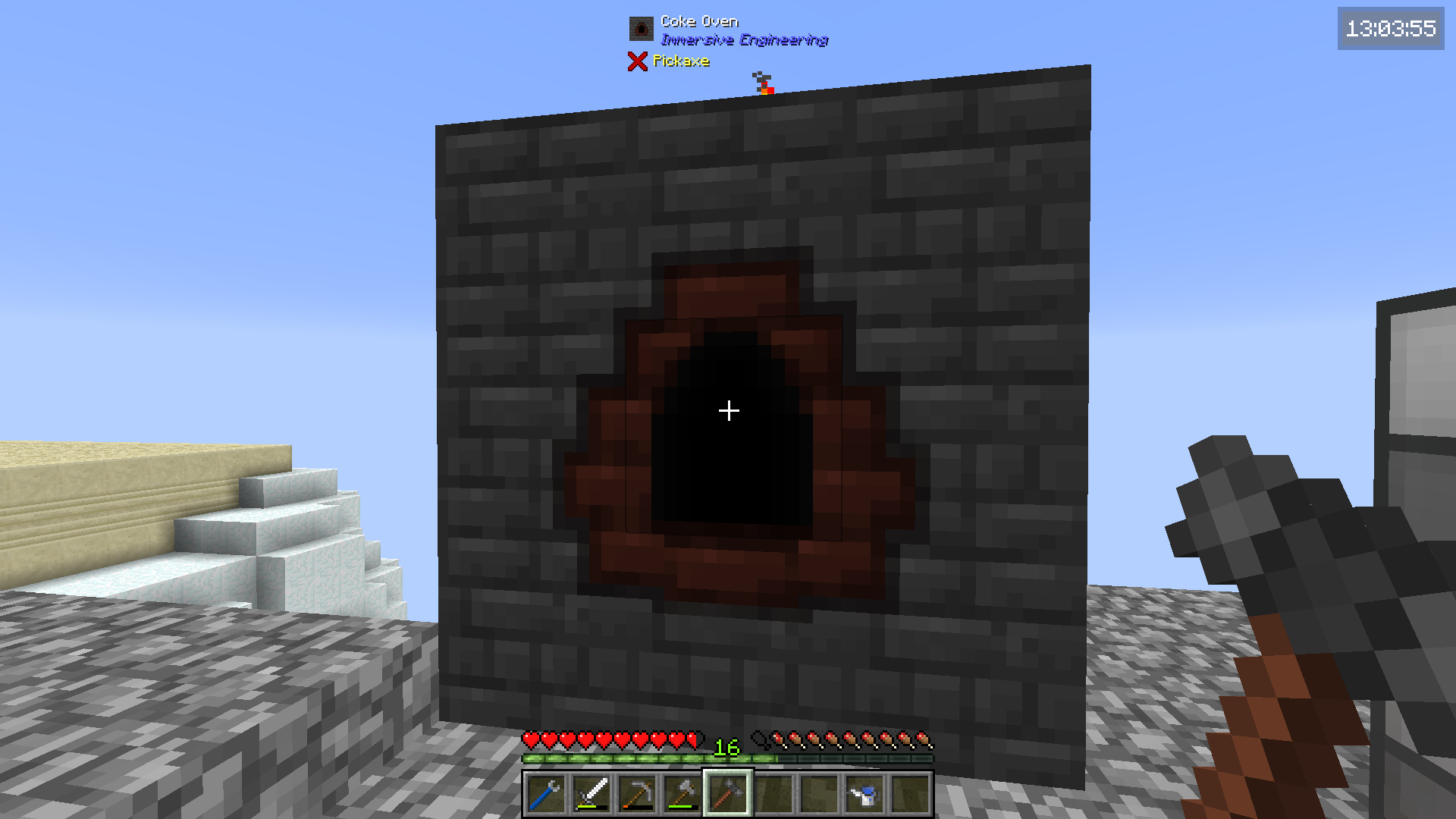This screenshot has height=819, width=1456.
Task: Click the crosshair at screen center
Action: point(728,410)
